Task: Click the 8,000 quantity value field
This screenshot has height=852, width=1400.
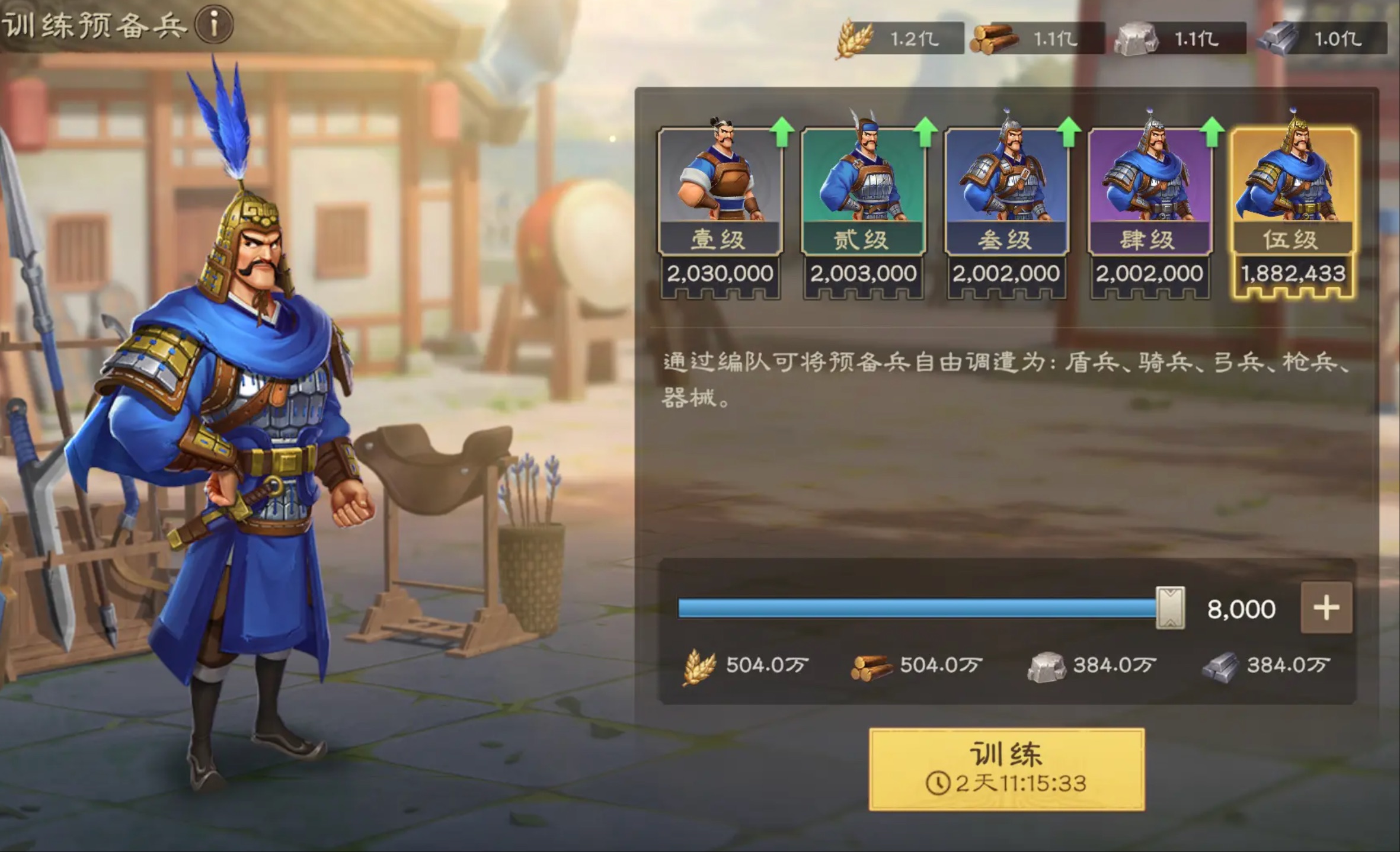Action: point(1244,607)
